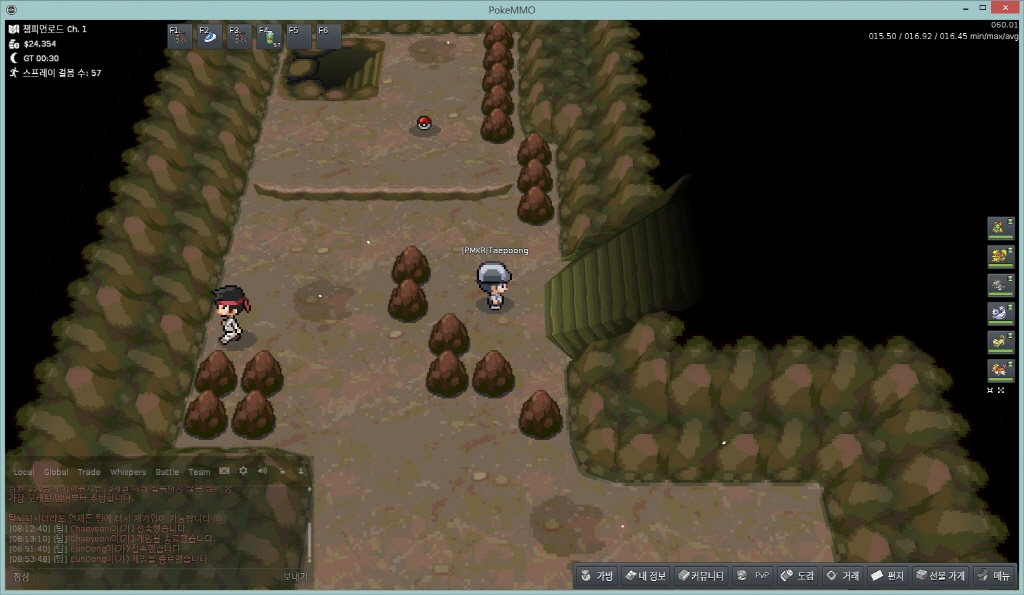
Task: Open the 거래 trade button
Action: click(x=842, y=576)
